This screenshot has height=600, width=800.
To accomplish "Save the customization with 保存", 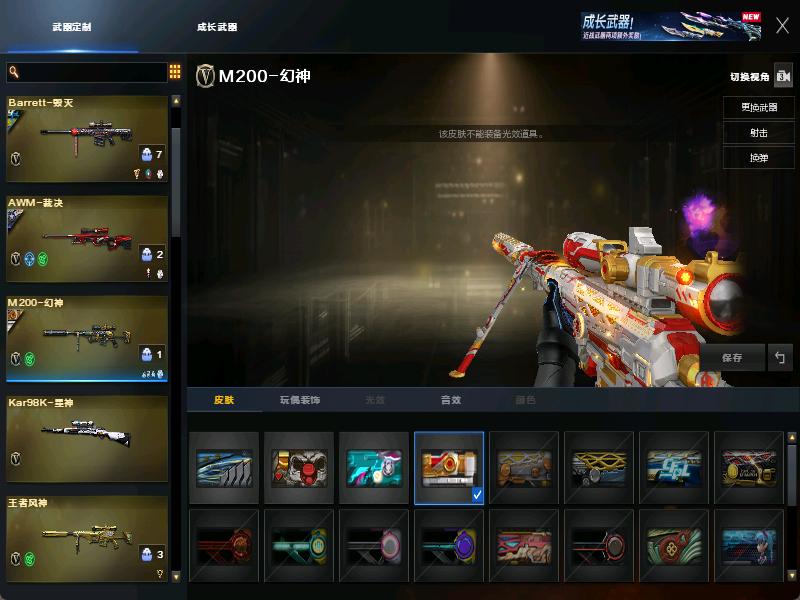I will pyautogui.click(x=732, y=357).
